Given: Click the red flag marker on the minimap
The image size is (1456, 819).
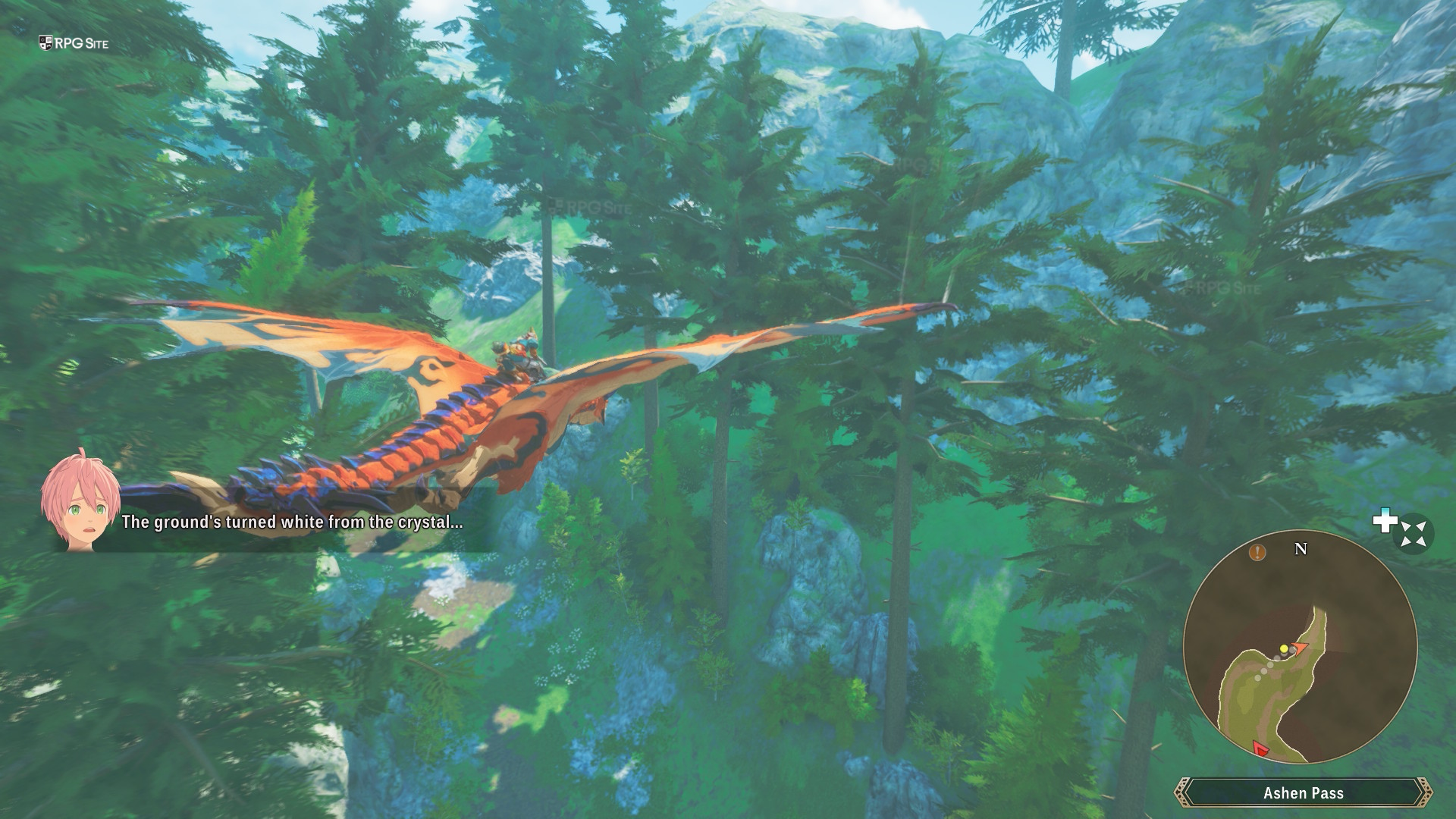Looking at the screenshot, I should 1260,749.
